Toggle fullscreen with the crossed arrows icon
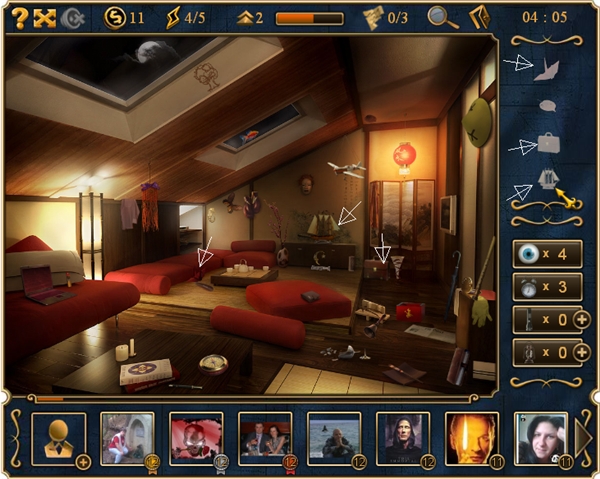 [x=44, y=17]
